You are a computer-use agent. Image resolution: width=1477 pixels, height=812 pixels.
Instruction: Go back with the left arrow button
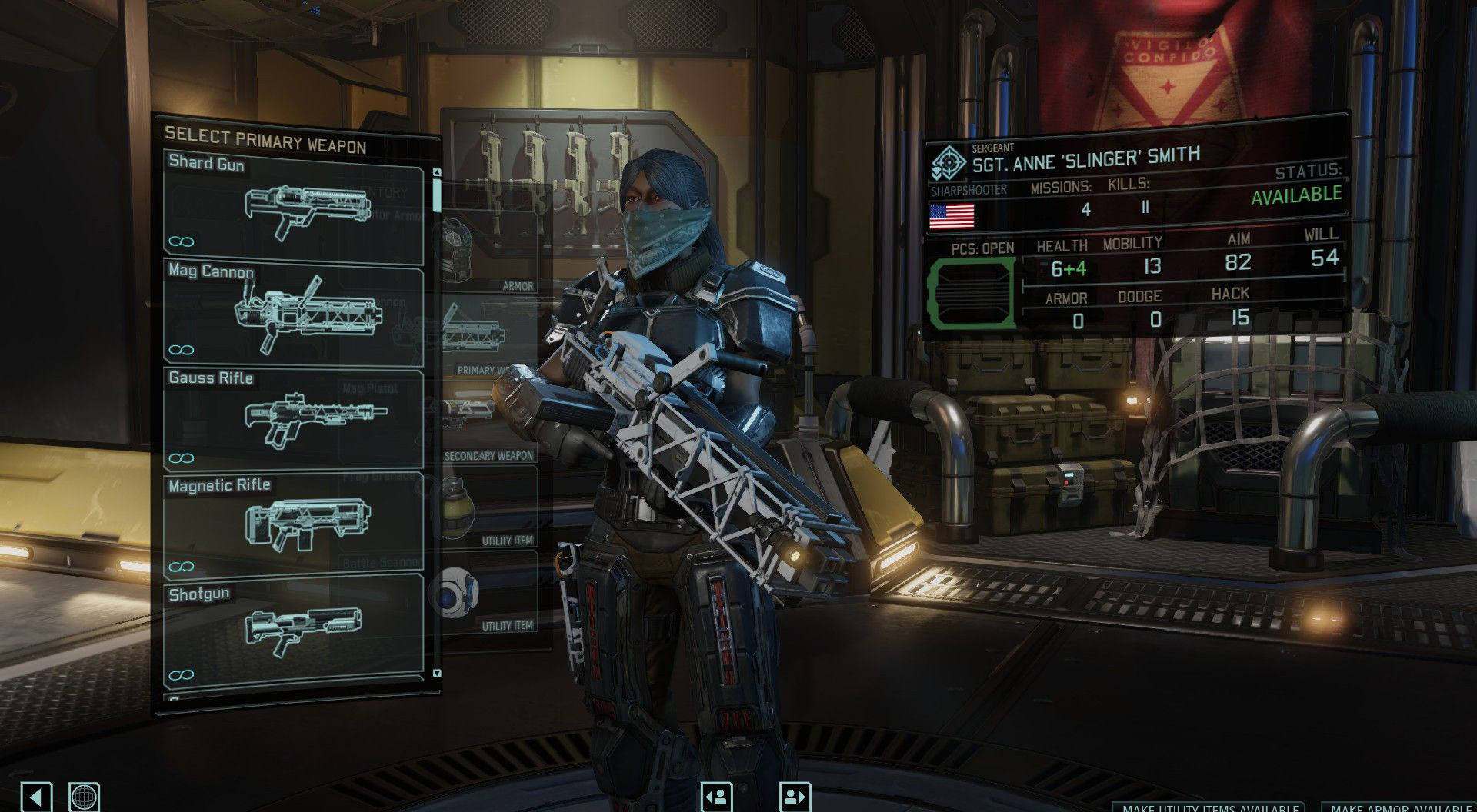coord(36,796)
